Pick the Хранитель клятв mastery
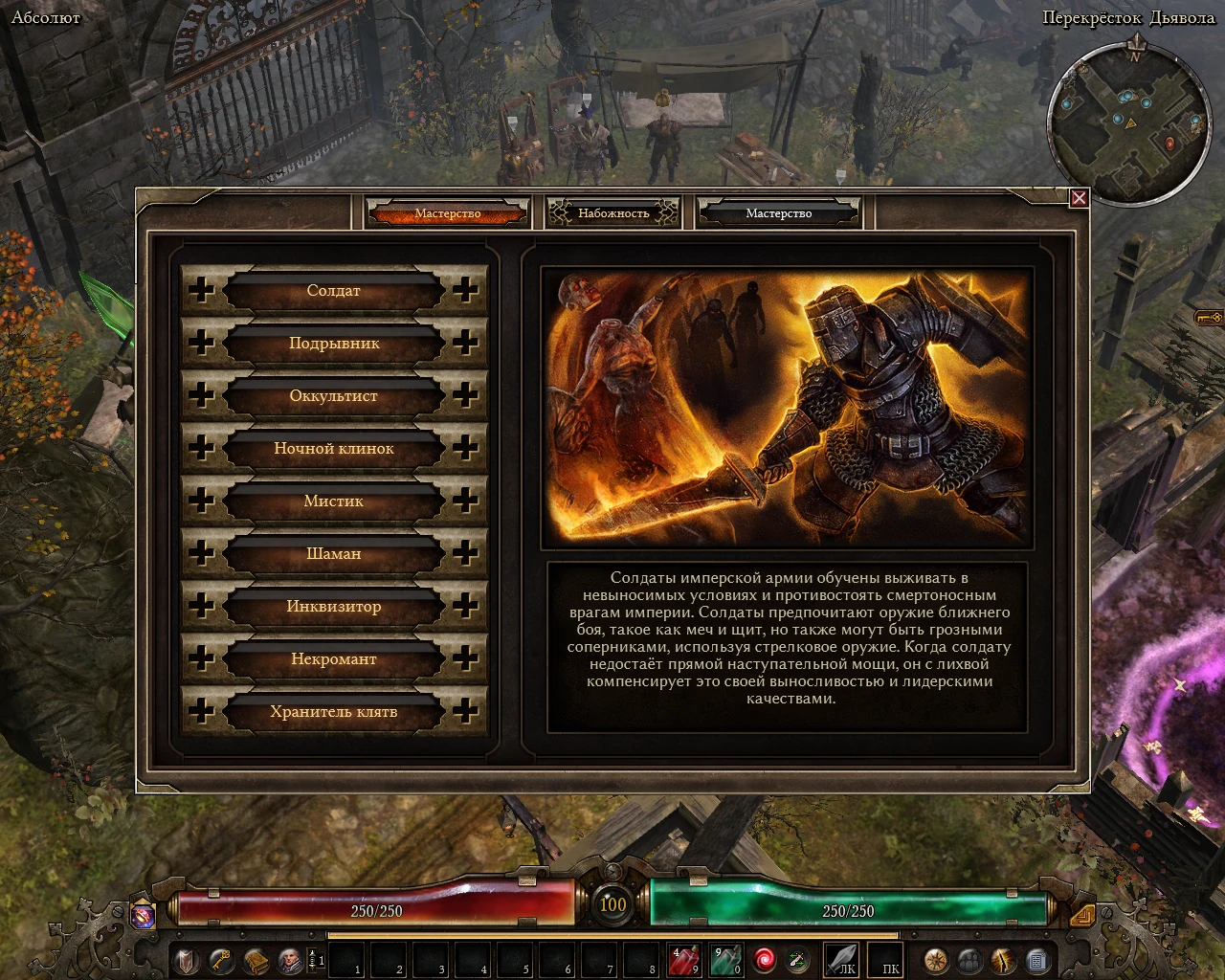Viewport: 1225px width, 980px height. tap(333, 711)
